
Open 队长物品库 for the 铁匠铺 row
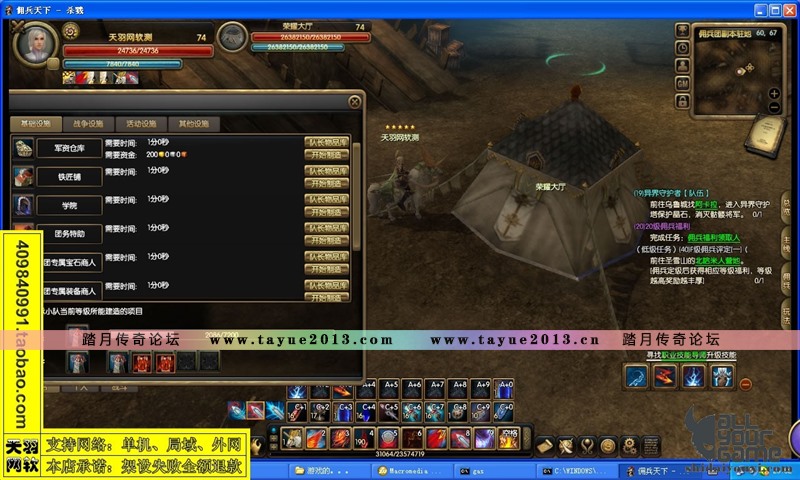tap(327, 171)
